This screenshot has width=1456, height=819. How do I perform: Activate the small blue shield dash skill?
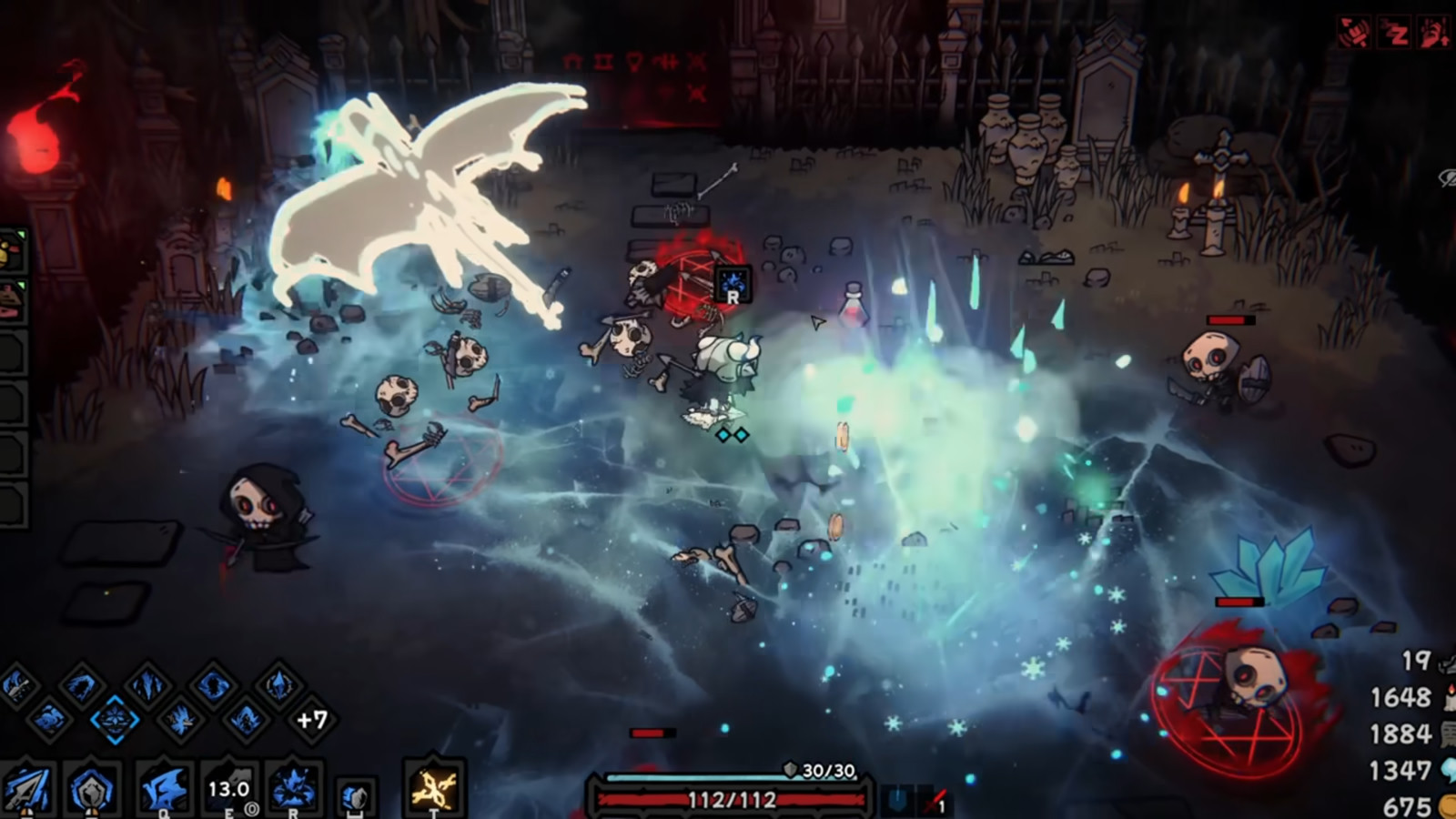(354, 798)
